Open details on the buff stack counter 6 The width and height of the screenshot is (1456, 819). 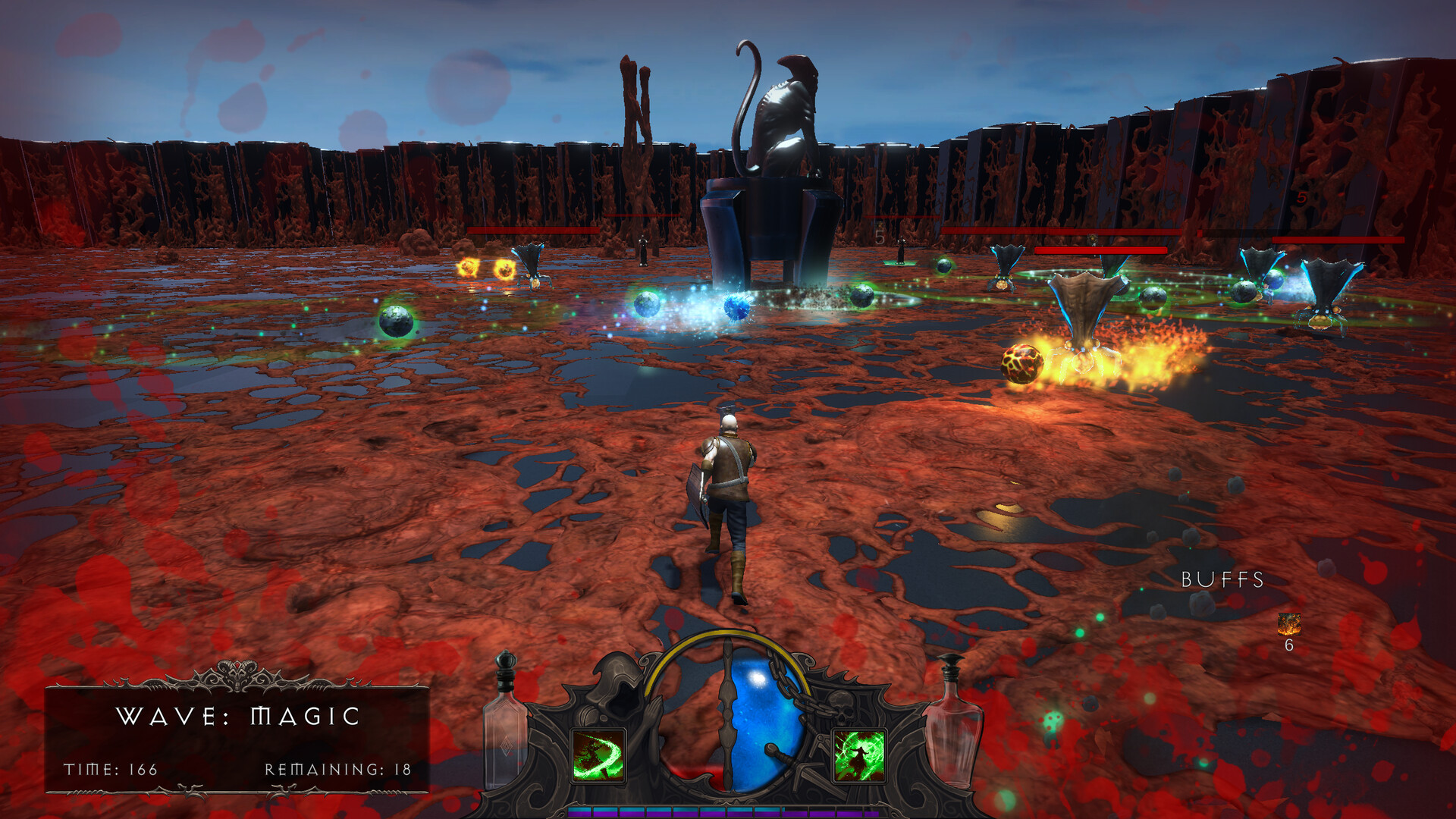coord(1288,647)
